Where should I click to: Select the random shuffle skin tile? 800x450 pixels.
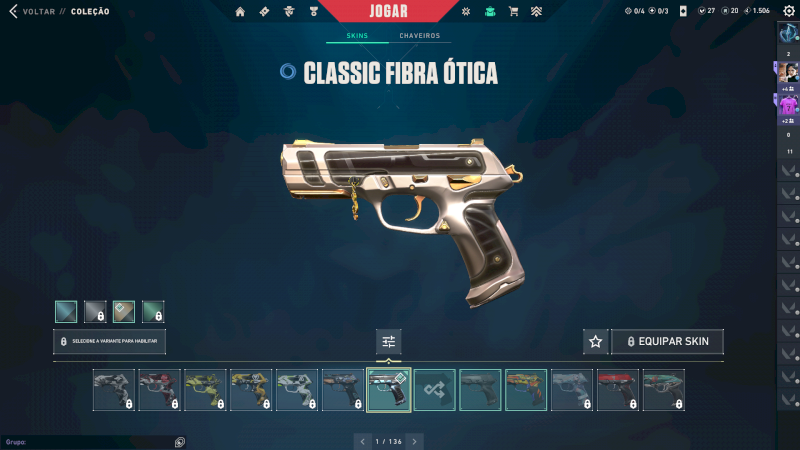pyautogui.click(x=435, y=390)
